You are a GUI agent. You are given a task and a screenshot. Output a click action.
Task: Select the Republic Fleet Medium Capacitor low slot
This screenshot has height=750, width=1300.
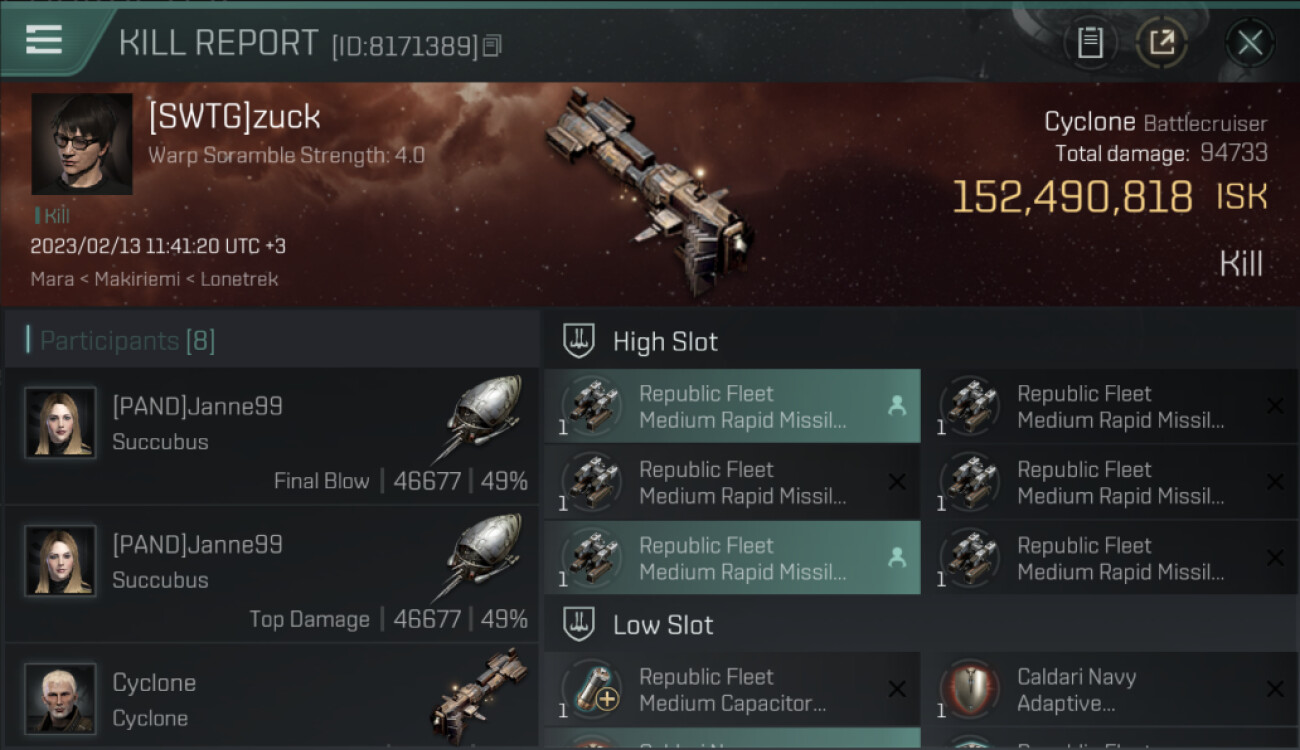pyautogui.click(x=732, y=690)
